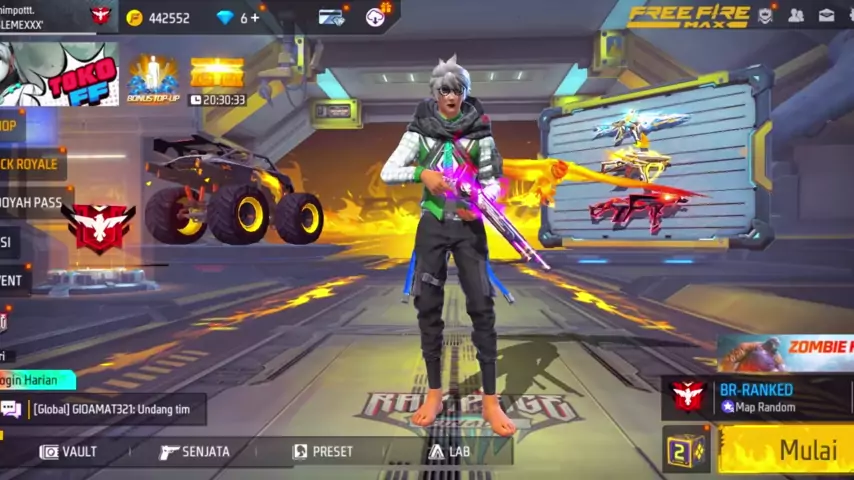Open the mail envelope icon
854x480 pixels.
coord(827,15)
